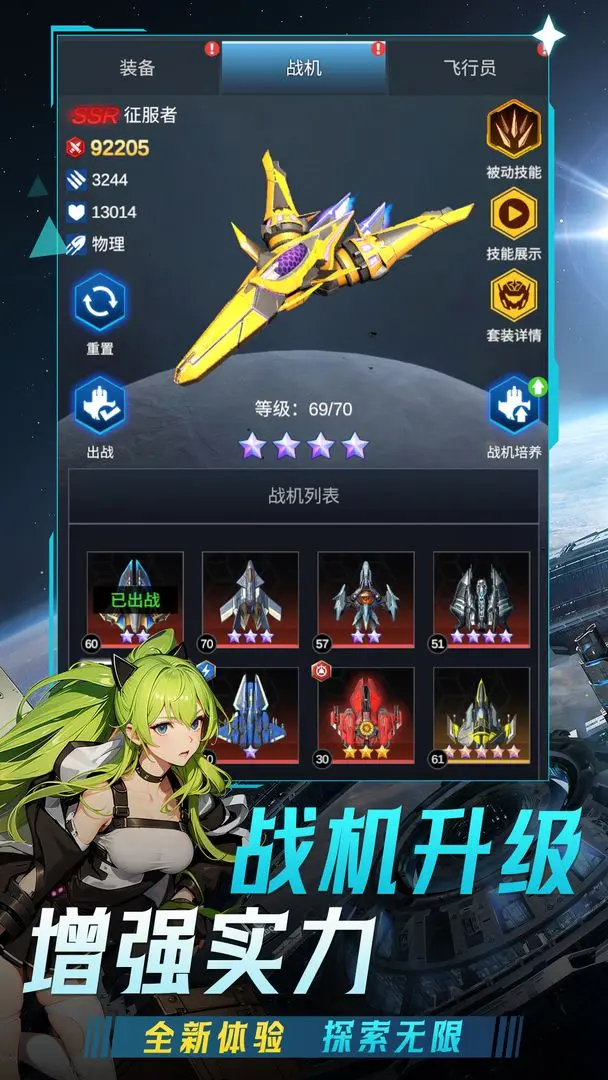Select the blue fighter thumbnail
This screenshot has width=608, height=1080.
(252, 712)
